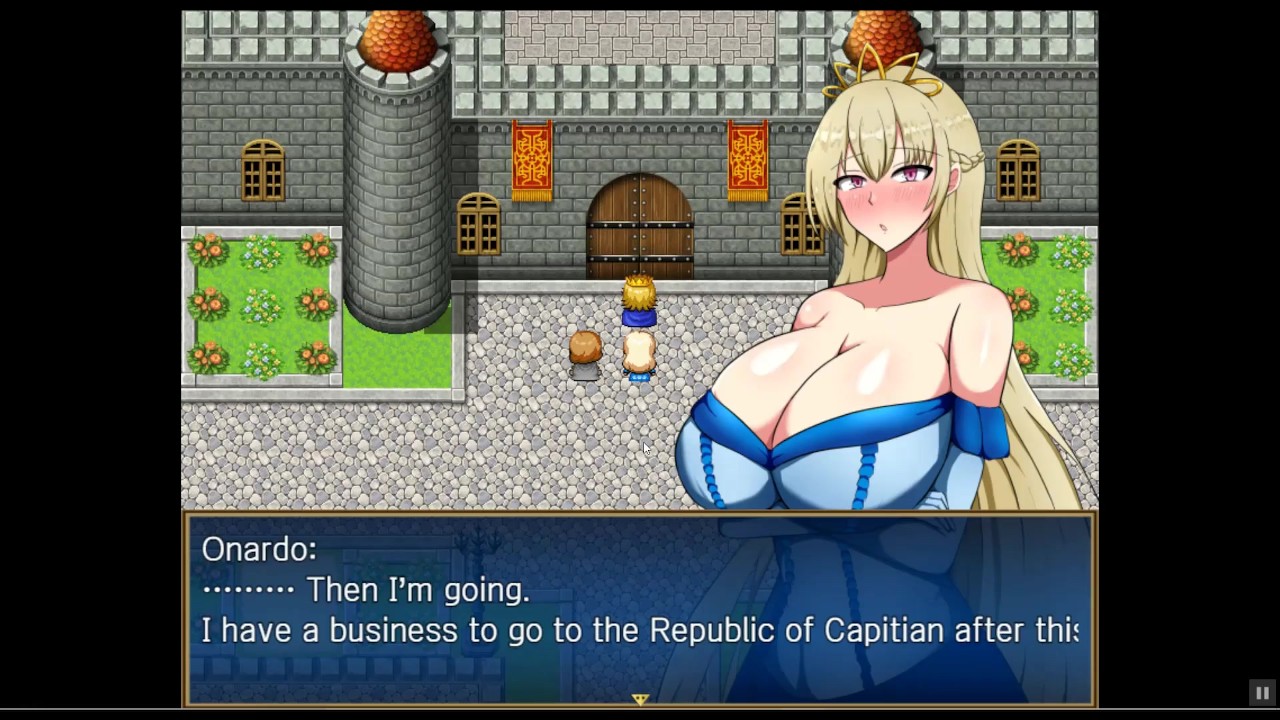This screenshot has height=720, width=1280.
Task: Click the pause icon in bottom-right corner
Action: pyautogui.click(x=1262, y=693)
